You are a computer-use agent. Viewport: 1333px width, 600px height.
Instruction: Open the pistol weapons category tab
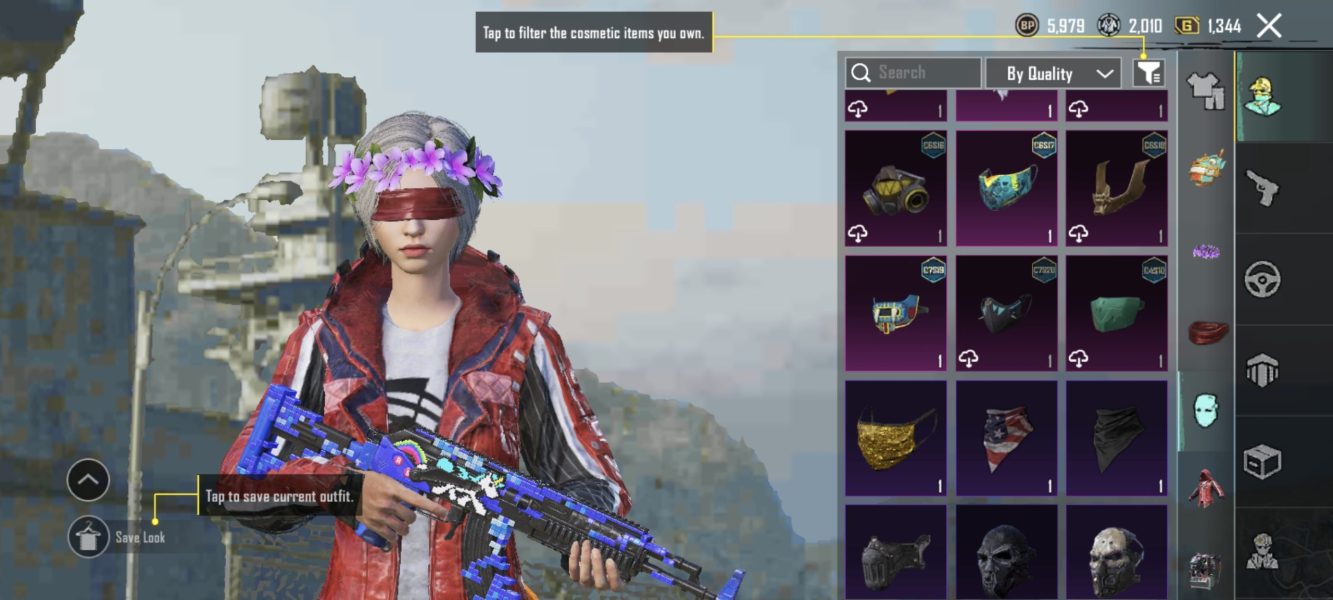point(1262,187)
